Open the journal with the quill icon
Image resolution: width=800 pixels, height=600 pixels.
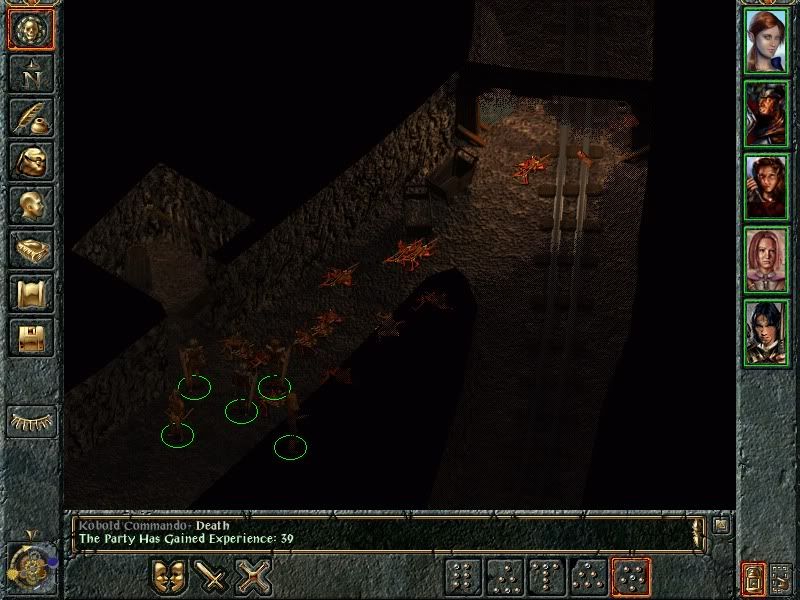(x=30, y=117)
